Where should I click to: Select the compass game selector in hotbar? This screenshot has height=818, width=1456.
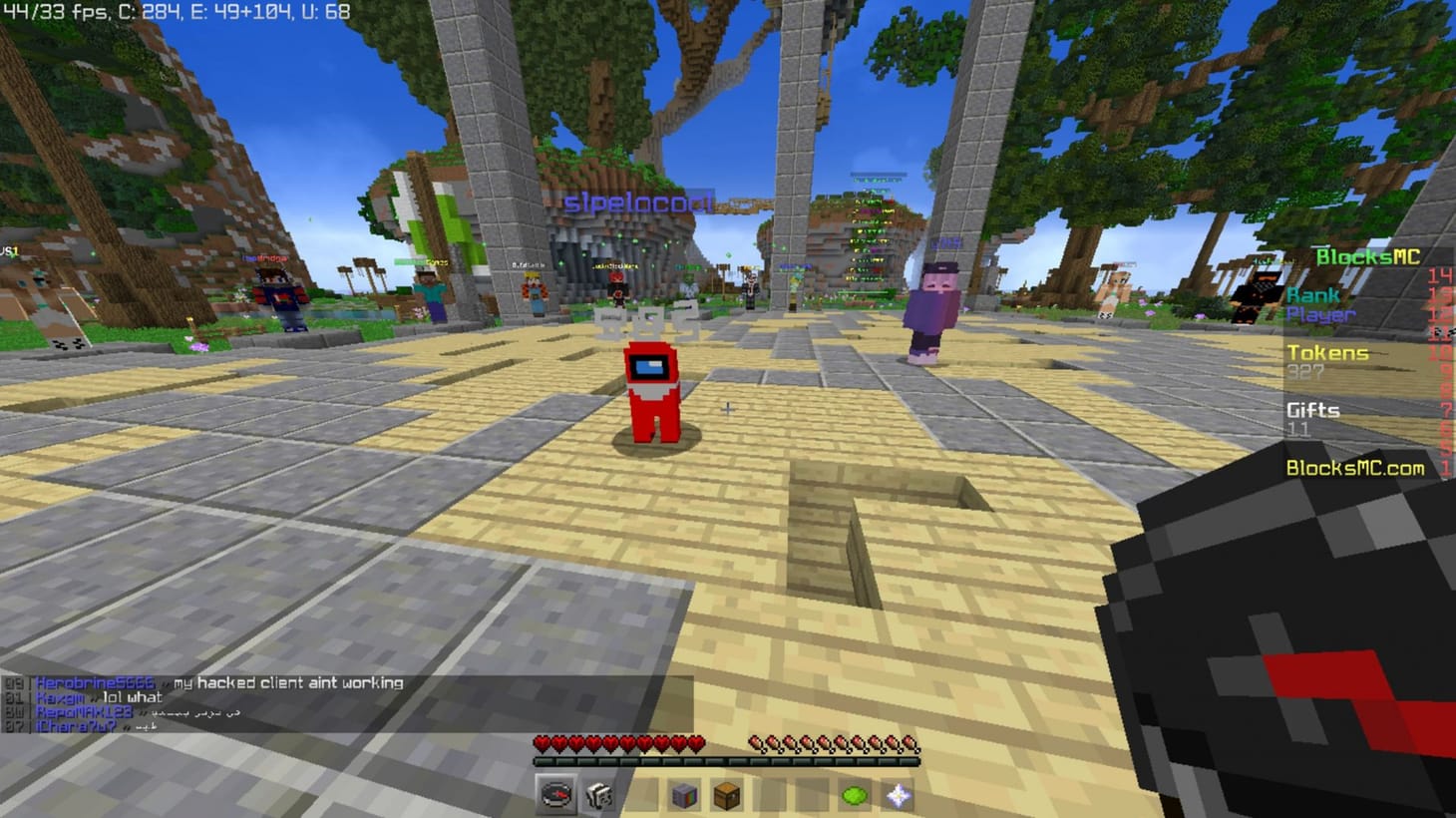click(555, 795)
